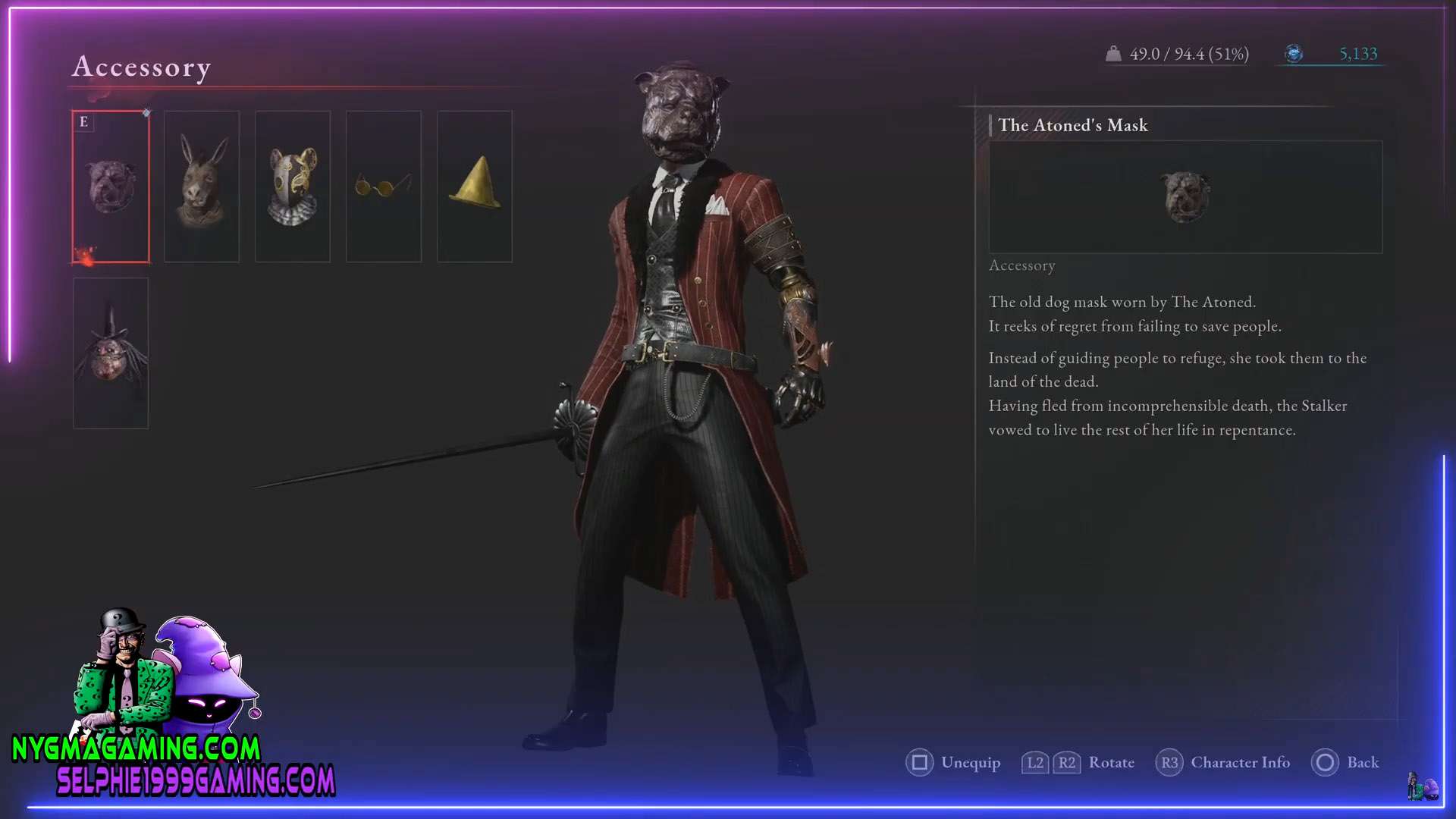The height and width of the screenshot is (819, 1456).
Task: Select the equipped Atoned's dog mask slot
Action: click(x=111, y=187)
